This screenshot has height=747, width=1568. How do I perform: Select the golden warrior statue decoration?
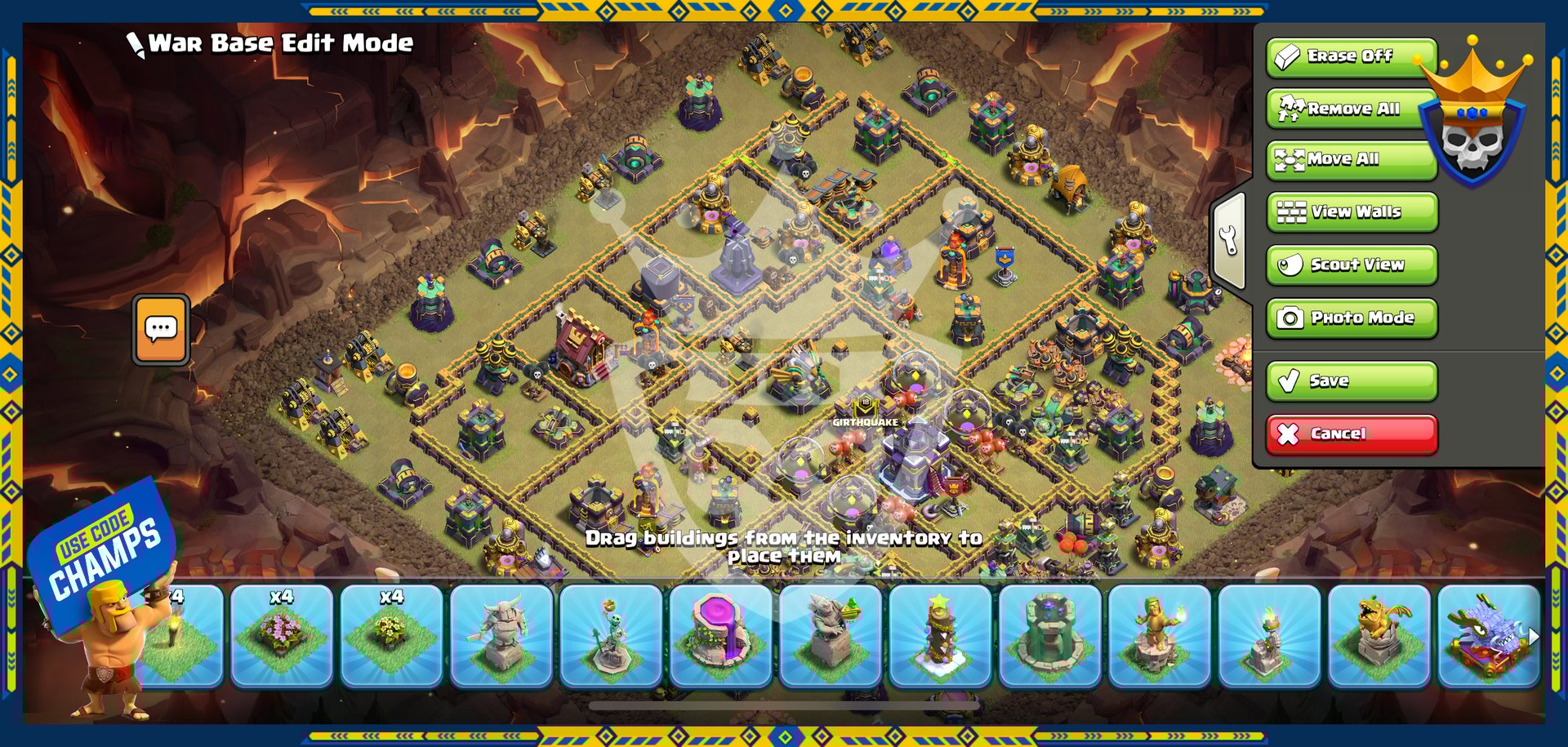[1160, 636]
